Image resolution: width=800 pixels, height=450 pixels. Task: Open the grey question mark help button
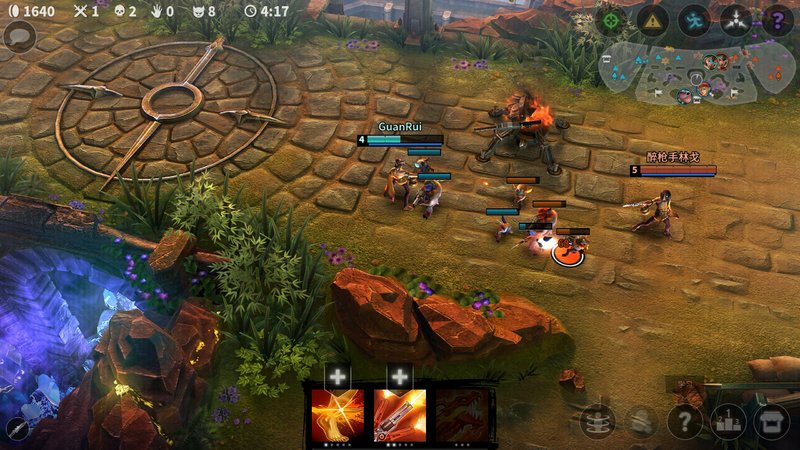[684, 422]
